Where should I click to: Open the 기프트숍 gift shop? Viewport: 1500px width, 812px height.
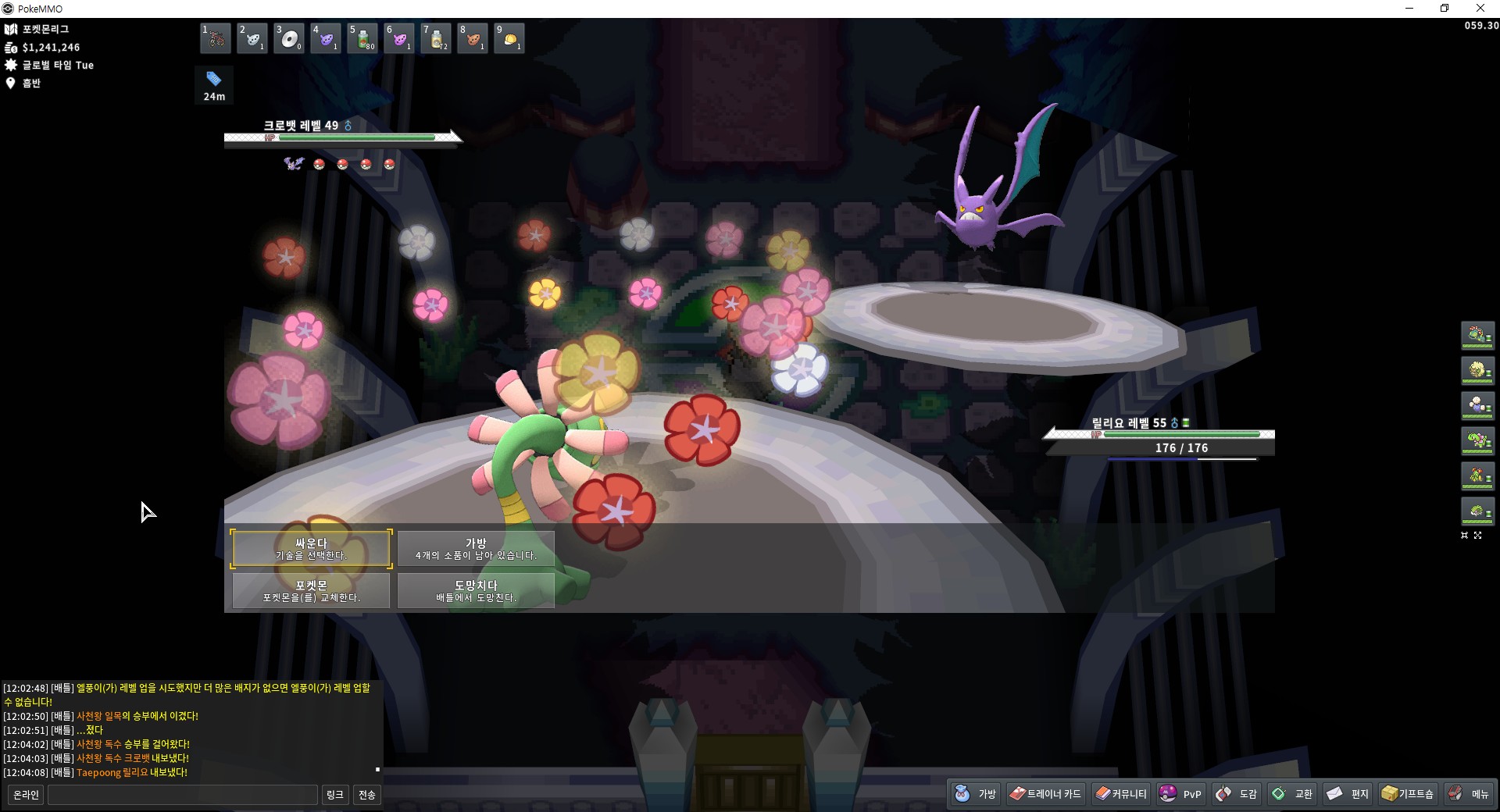[x=1408, y=794]
